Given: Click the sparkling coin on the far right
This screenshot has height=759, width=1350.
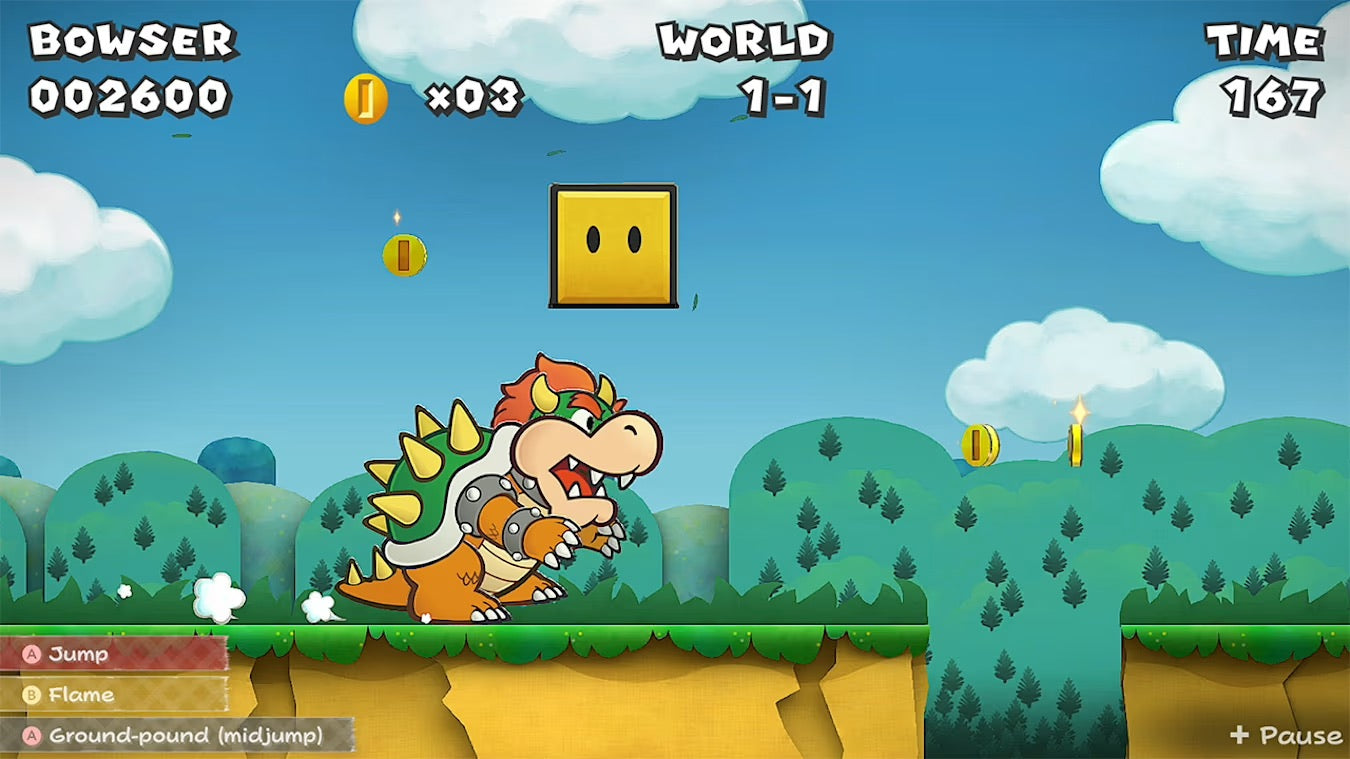Looking at the screenshot, I should point(1073,443).
